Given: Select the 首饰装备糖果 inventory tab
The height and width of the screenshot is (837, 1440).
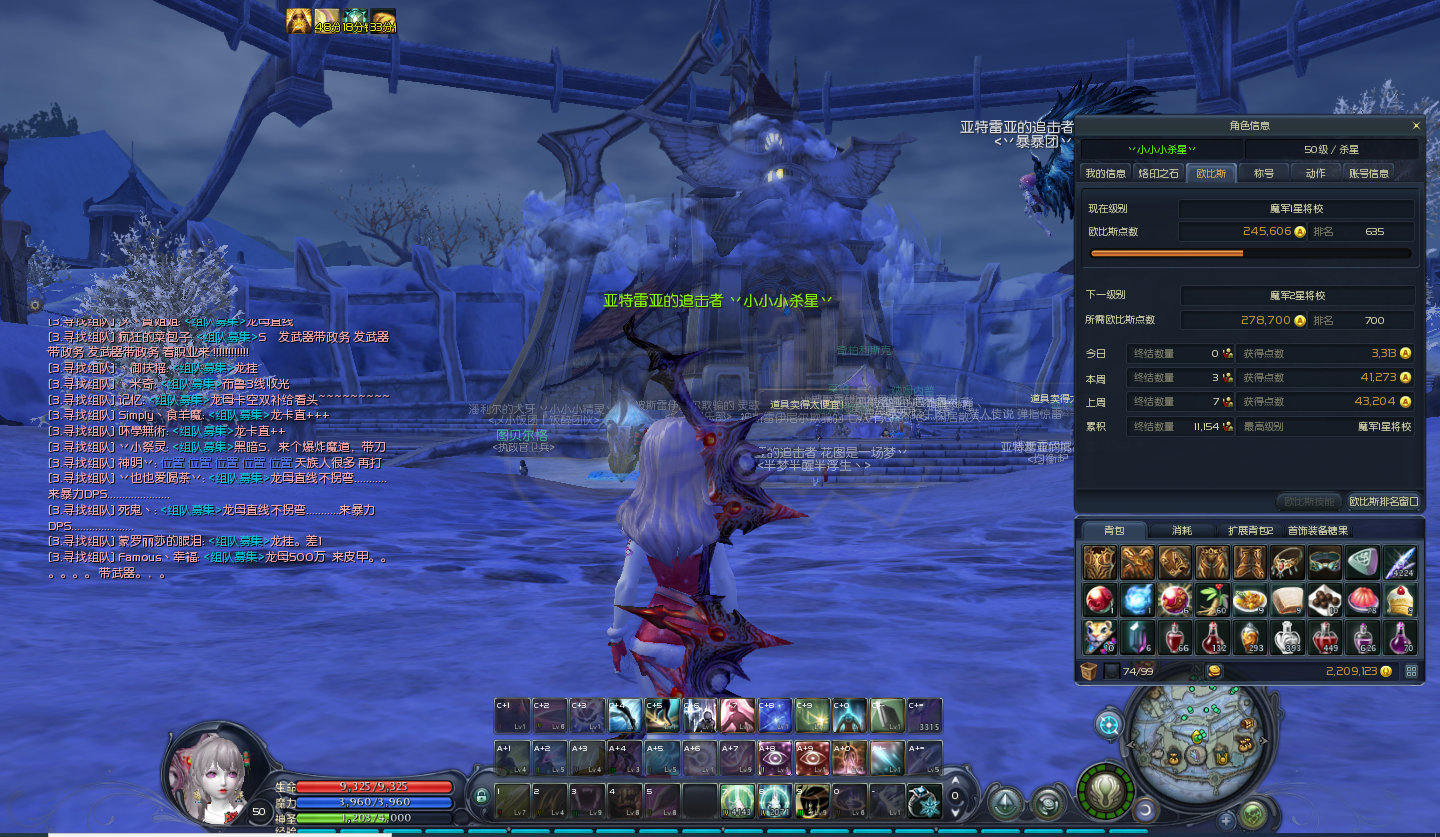Looking at the screenshot, I should [x=1317, y=530].
